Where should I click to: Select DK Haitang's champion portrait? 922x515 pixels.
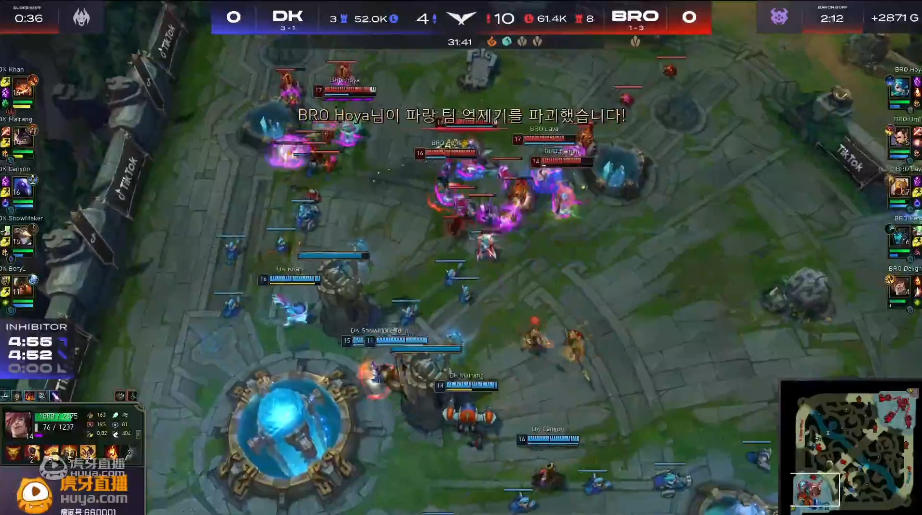click(21, 137)
